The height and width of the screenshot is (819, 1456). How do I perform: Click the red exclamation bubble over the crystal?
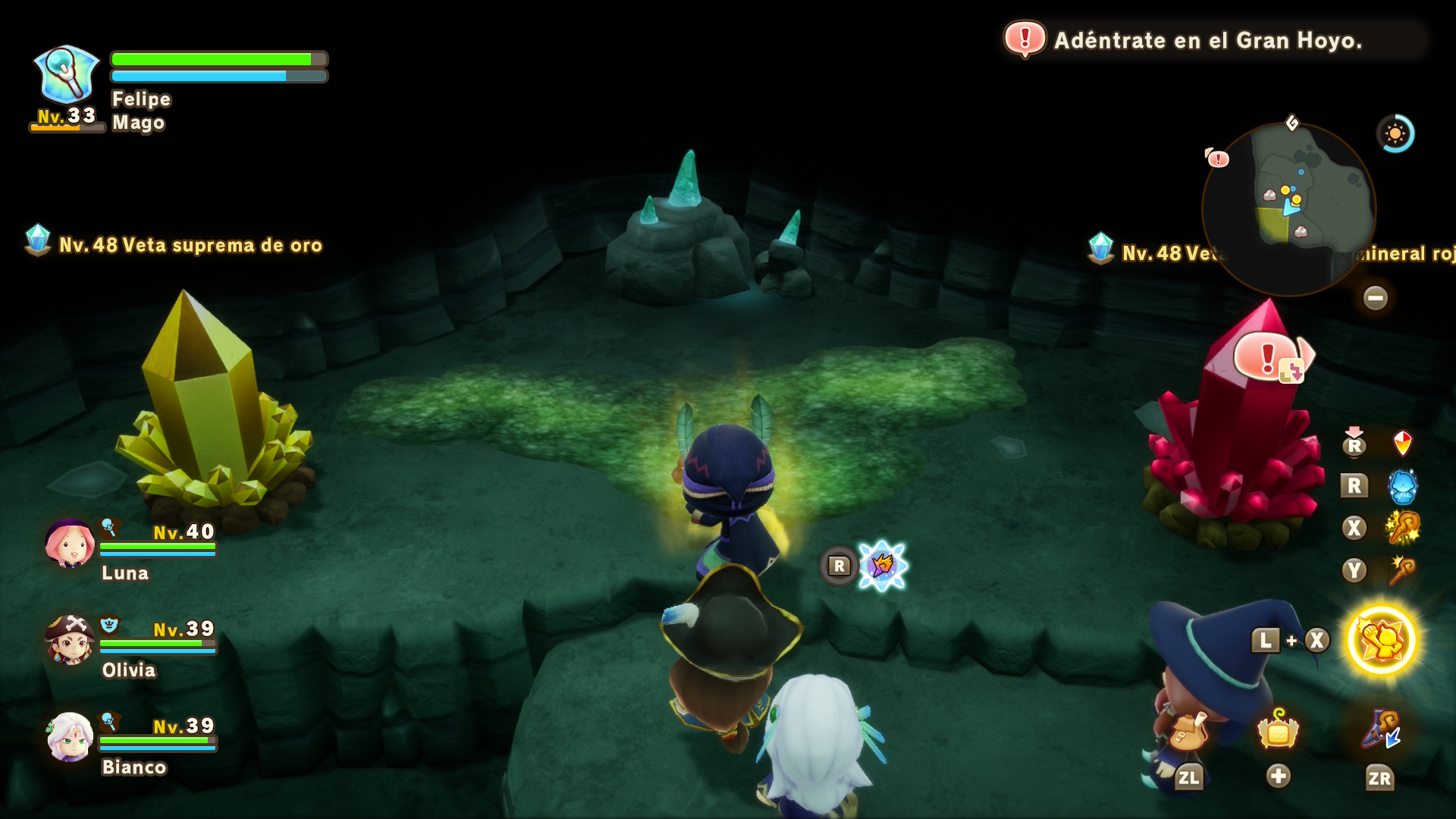[x=1270, y=356]
